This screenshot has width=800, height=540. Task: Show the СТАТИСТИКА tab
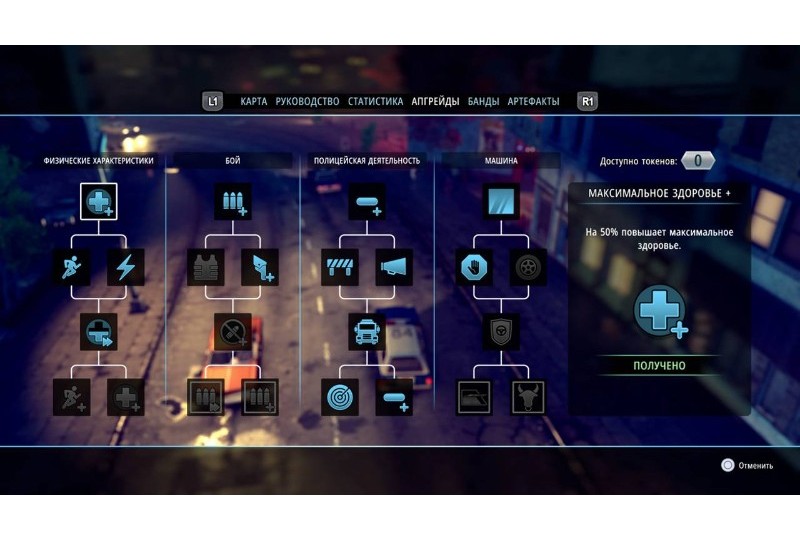[375, 101]
